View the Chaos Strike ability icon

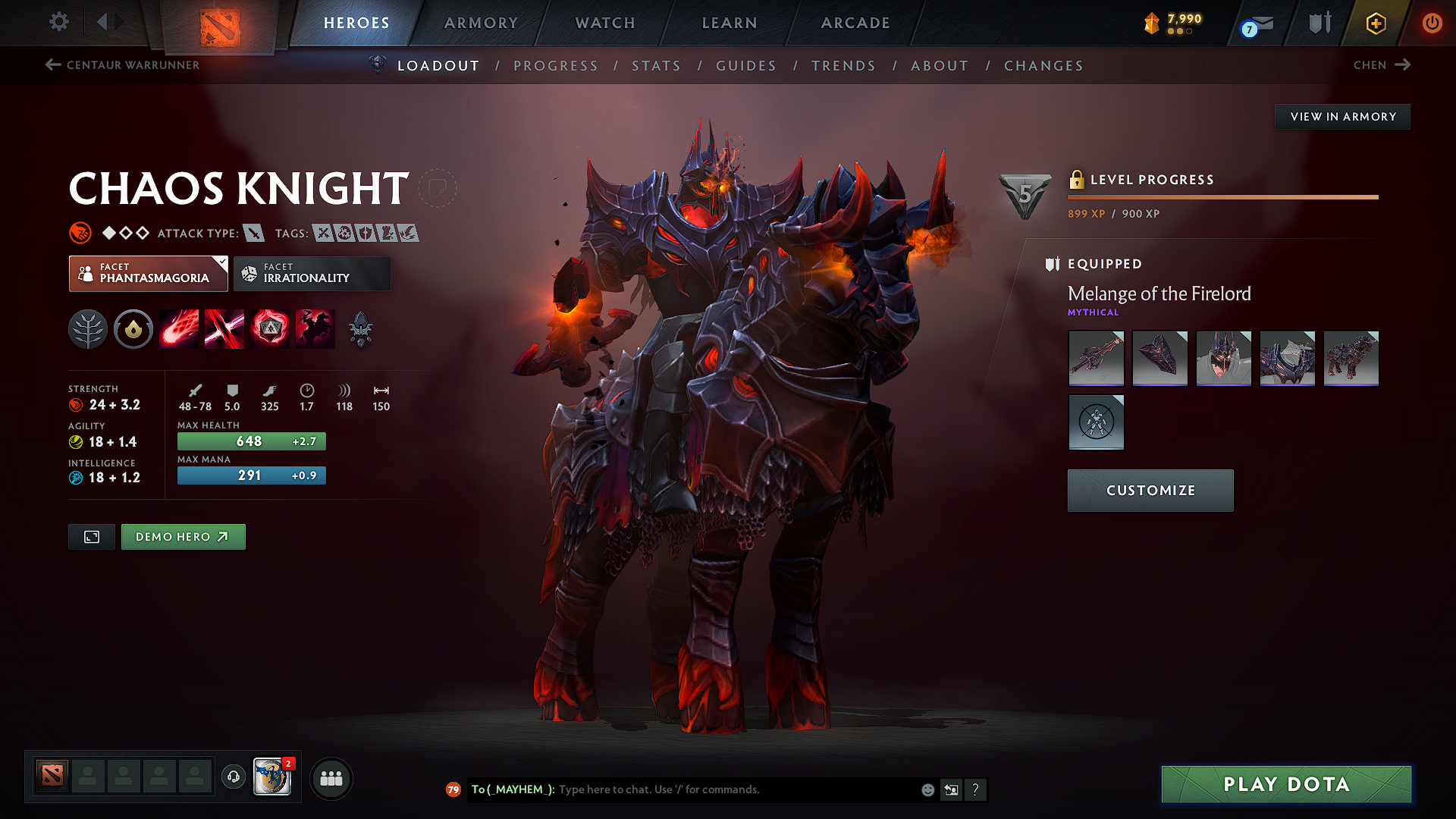coord(270,328)
